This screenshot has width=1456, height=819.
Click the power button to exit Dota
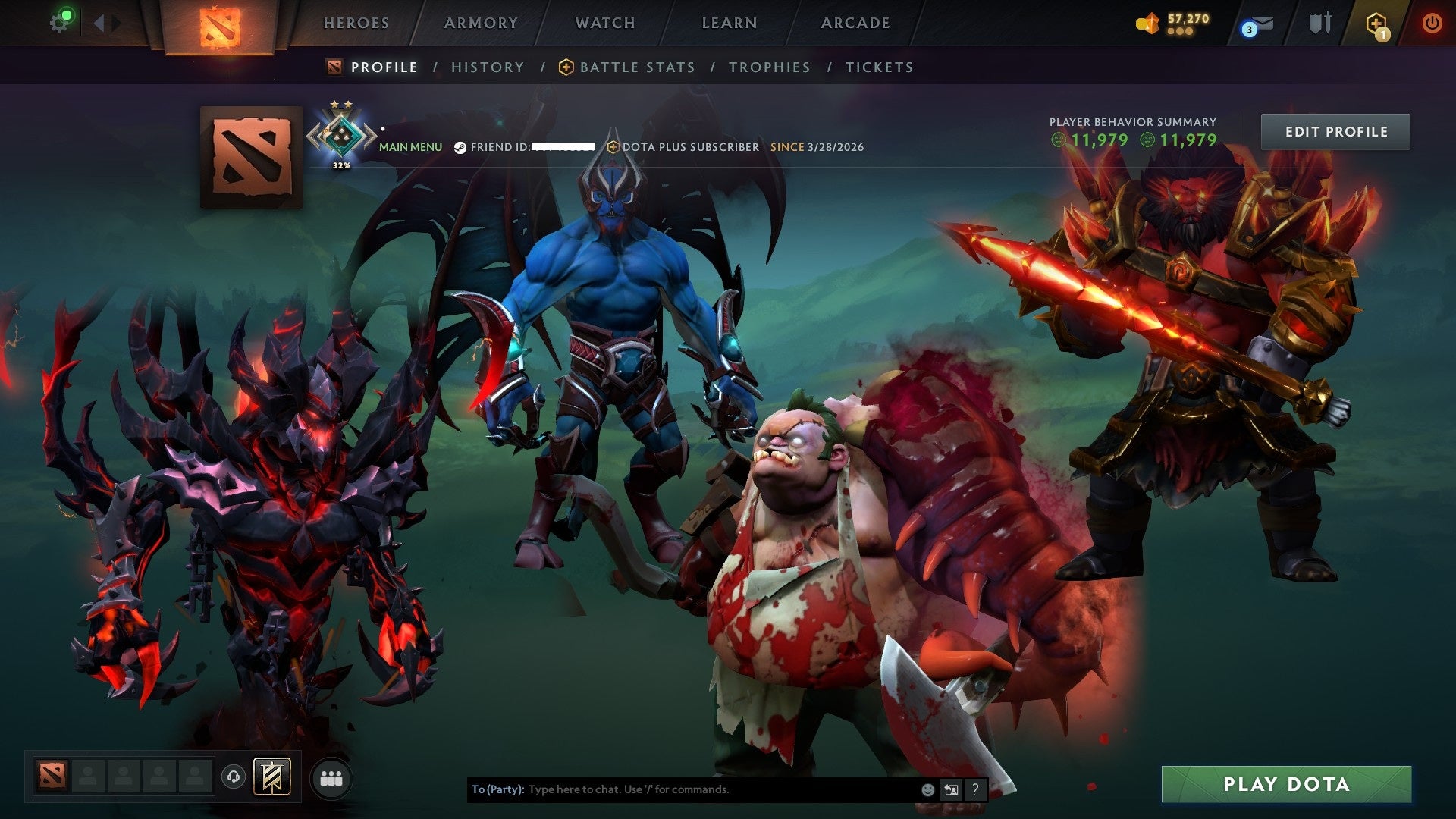click(1433, 23)
